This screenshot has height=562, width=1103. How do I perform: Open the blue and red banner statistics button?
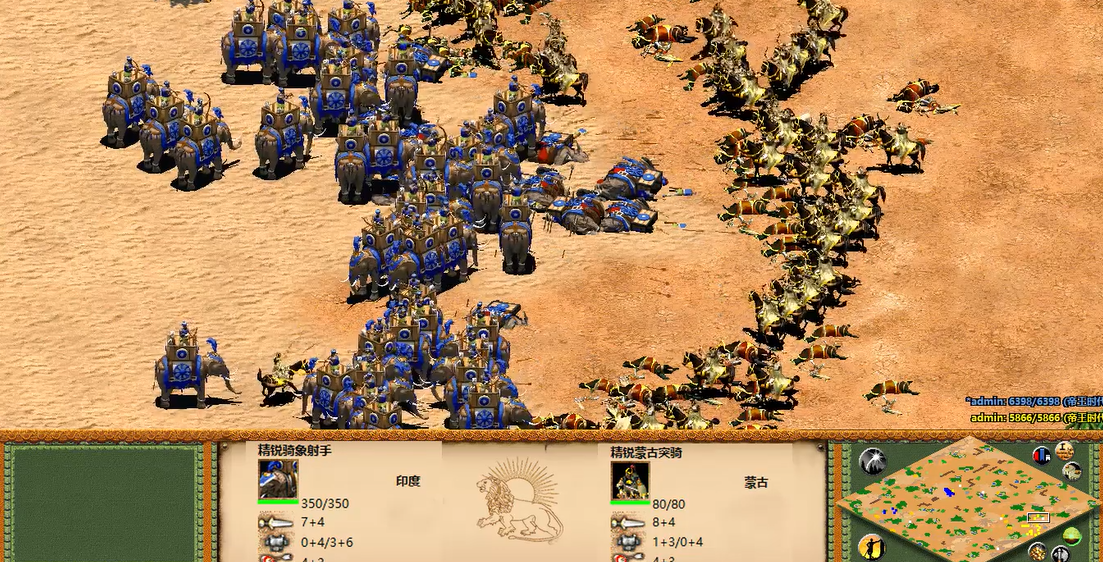(1041, 456)
